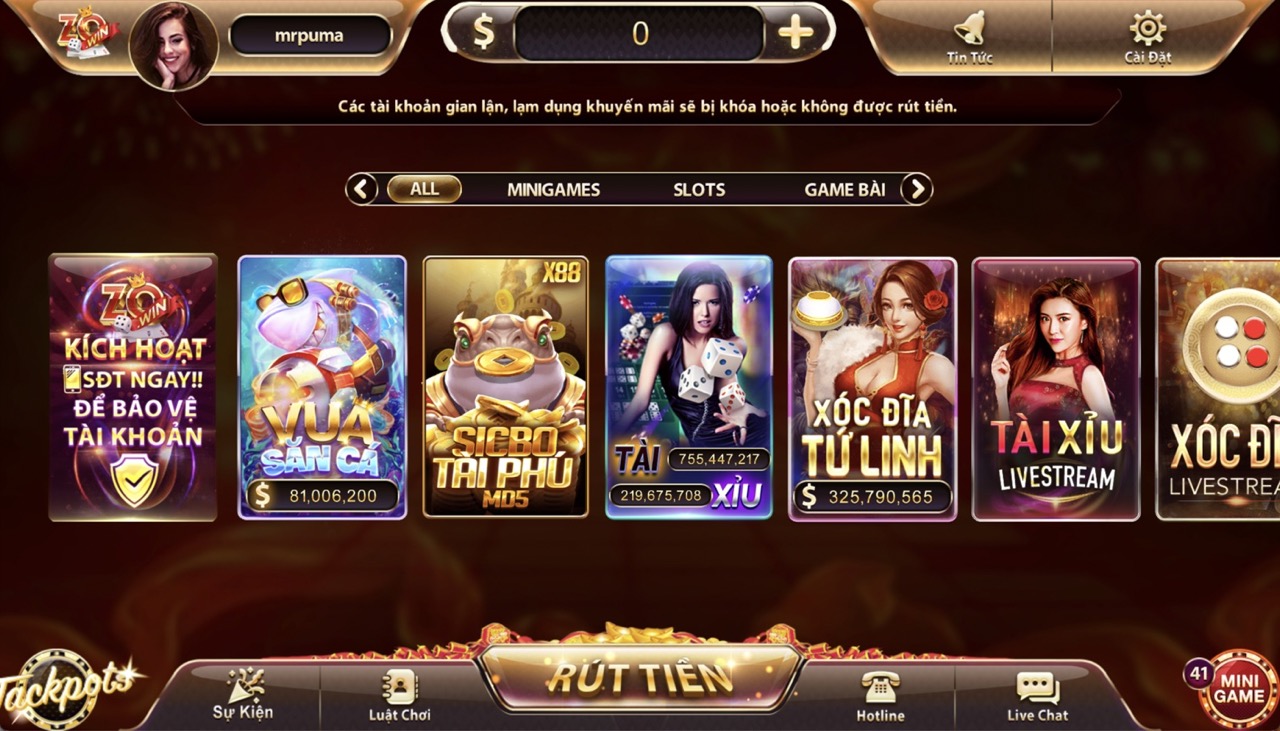Click the left category arrow
1280x731 pixels.
(361, 188)
